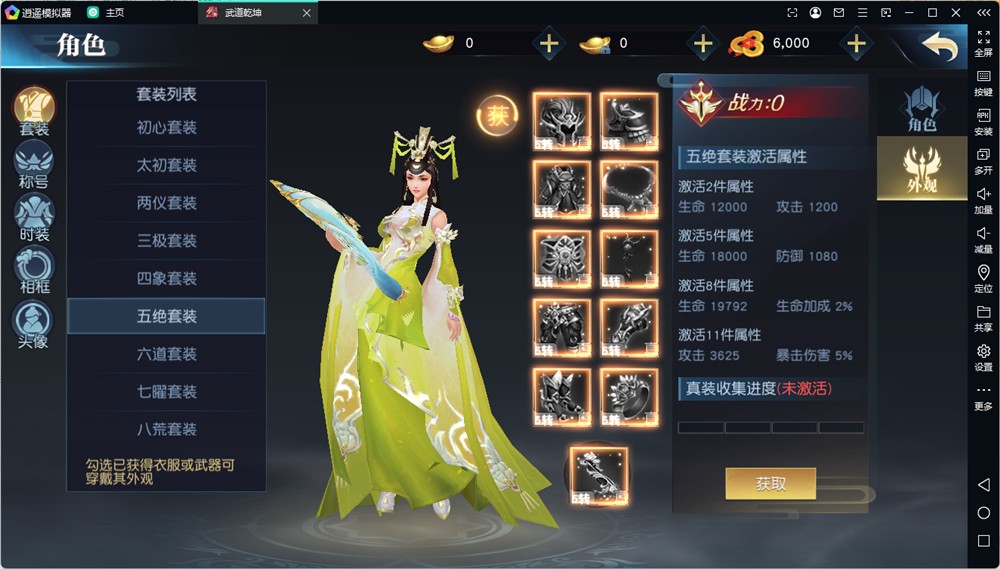This screenshot has width=1000, height=569.
Task: Switch to the 相框 frame tab
Action: [x=34, y=271]
